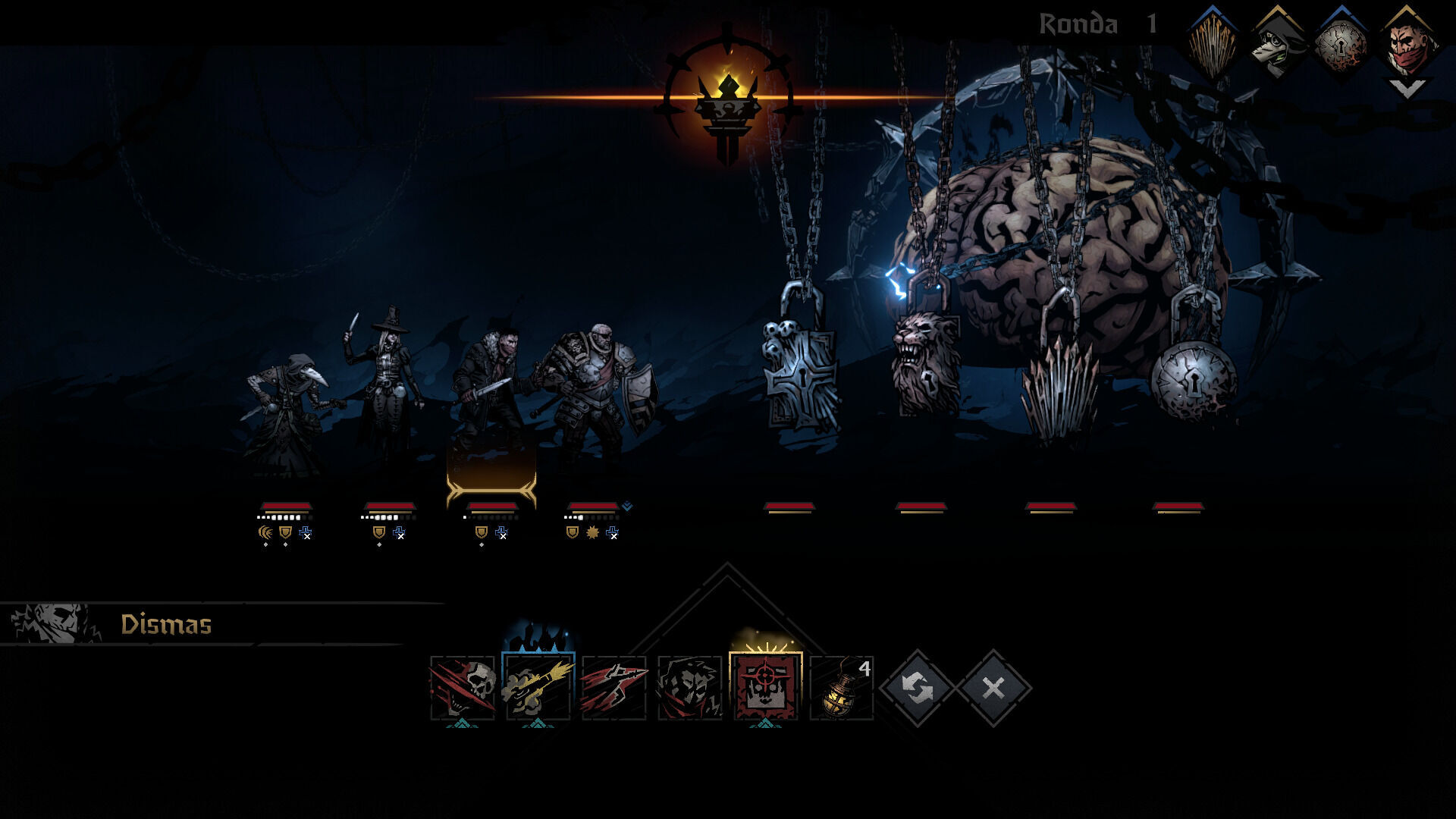Viewport: 1456px width, 819px height.
Task: Select the Wicked Slice skull skill
Action: tap(463, 688)
